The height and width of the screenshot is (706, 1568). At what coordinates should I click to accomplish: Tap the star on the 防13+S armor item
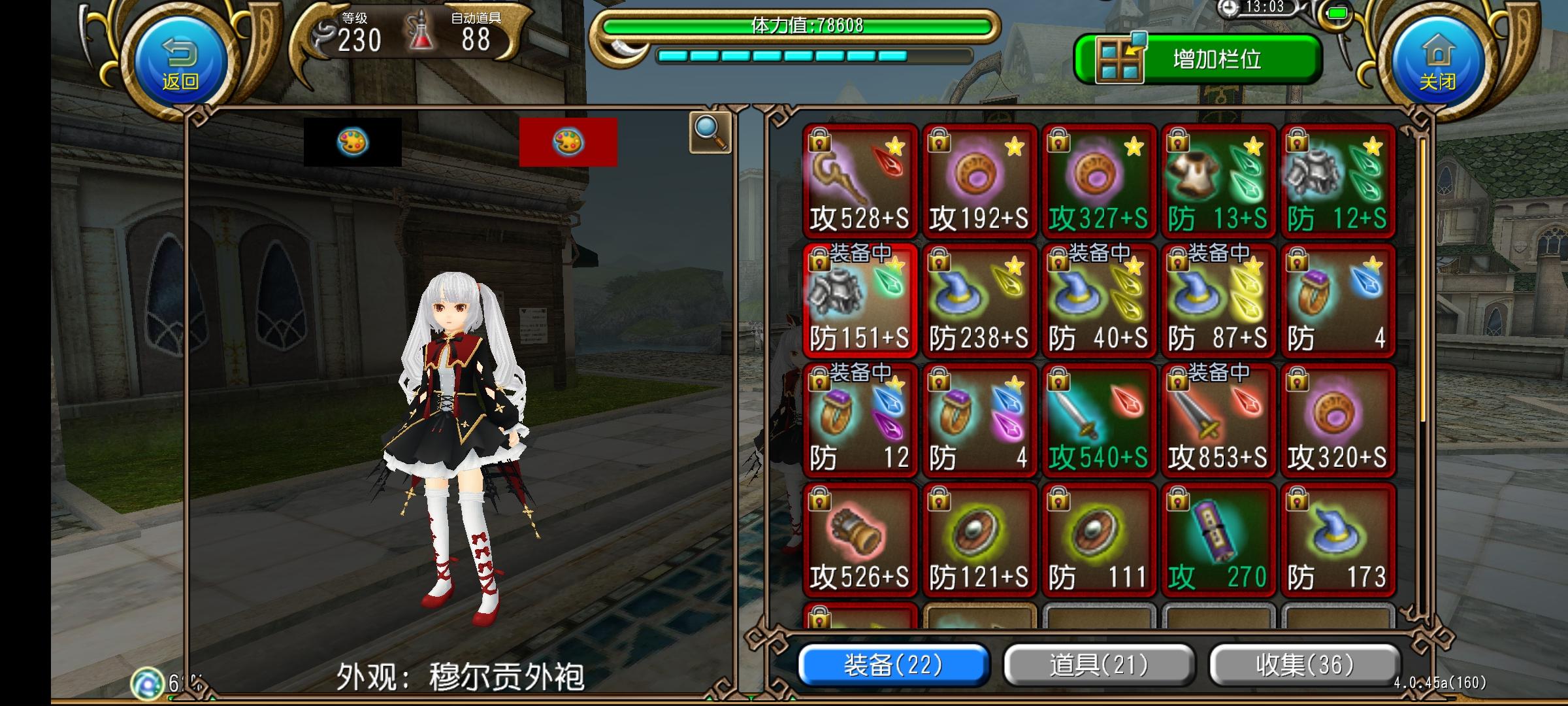point(1252,145)
